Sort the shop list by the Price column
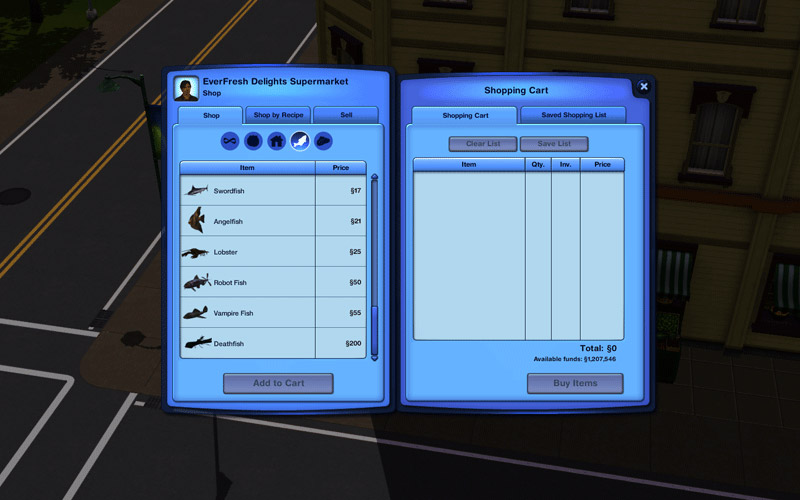This screenshot has width=800, height=500. click(340, 168)
